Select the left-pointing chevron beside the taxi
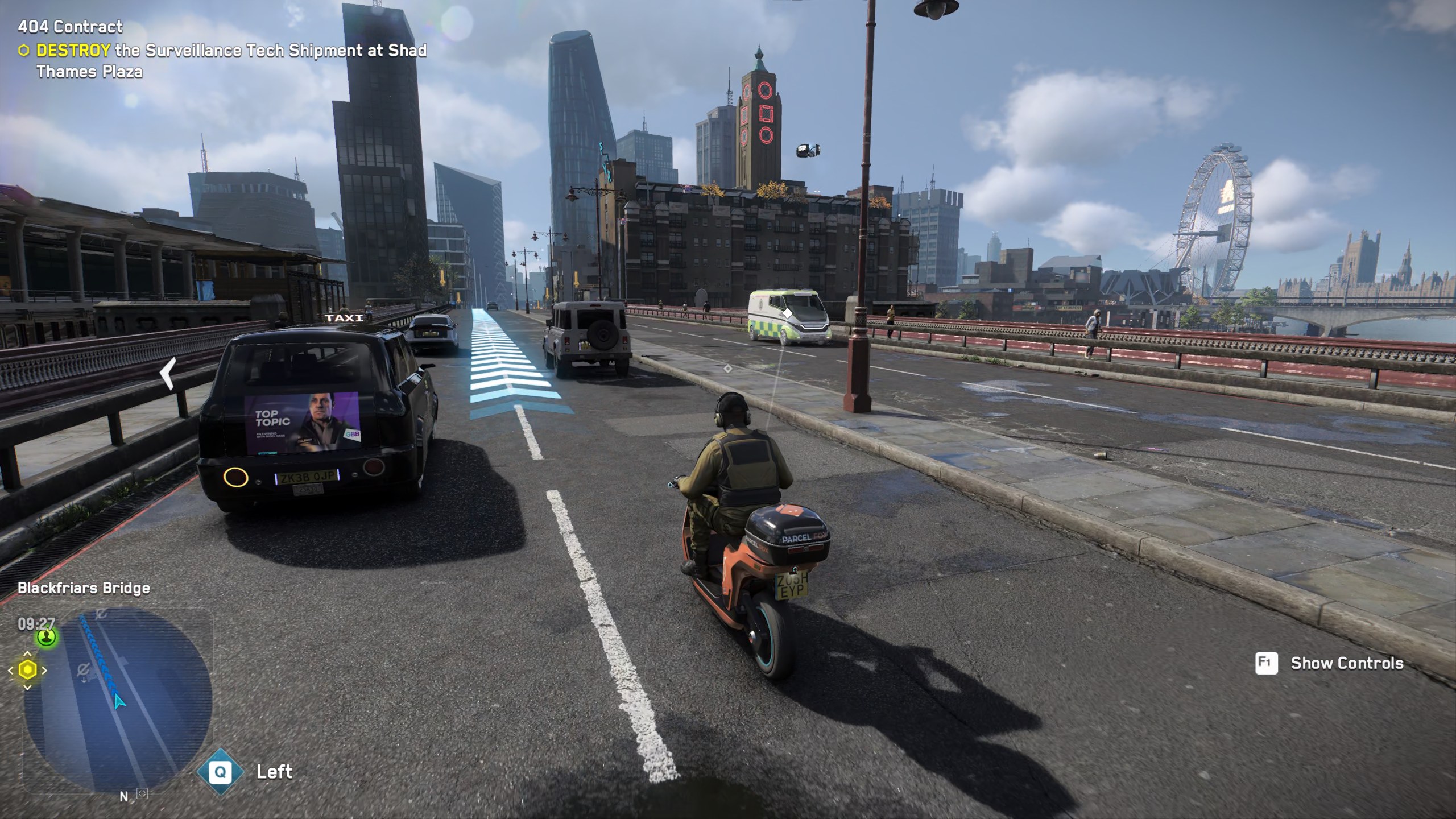The width and height of the screenshot is (1456, 819). tap(167, 374)
